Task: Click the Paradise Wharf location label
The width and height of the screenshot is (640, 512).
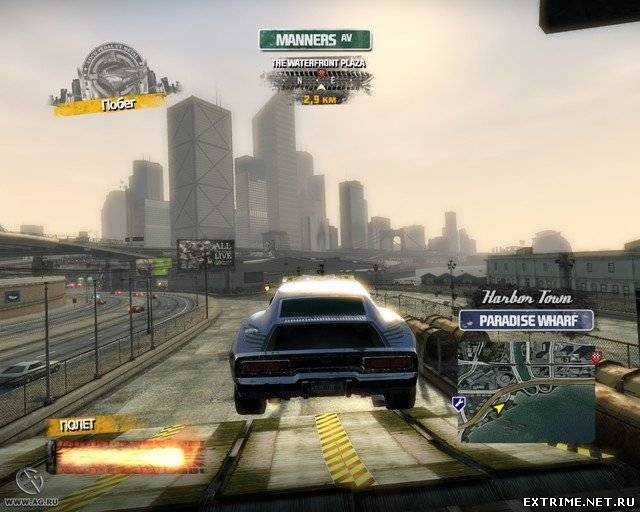Action: [x=527, y=321]
